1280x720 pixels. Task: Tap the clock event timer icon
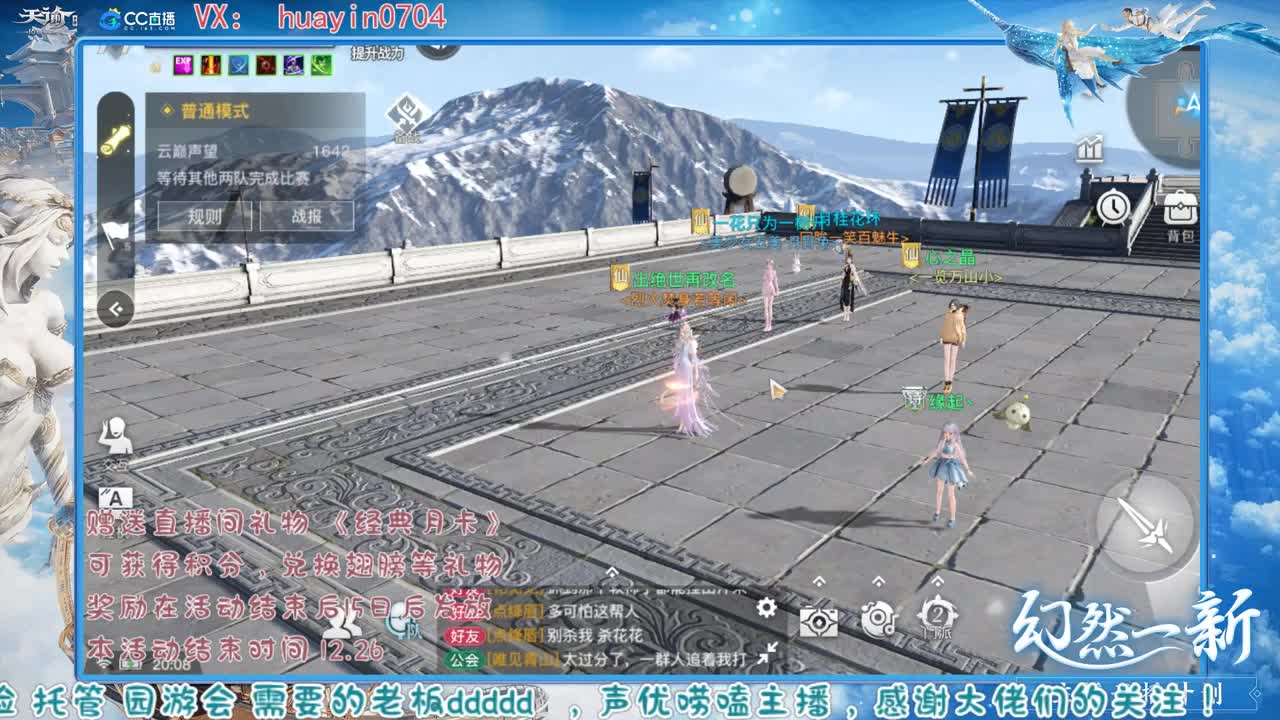[1113, 207]
